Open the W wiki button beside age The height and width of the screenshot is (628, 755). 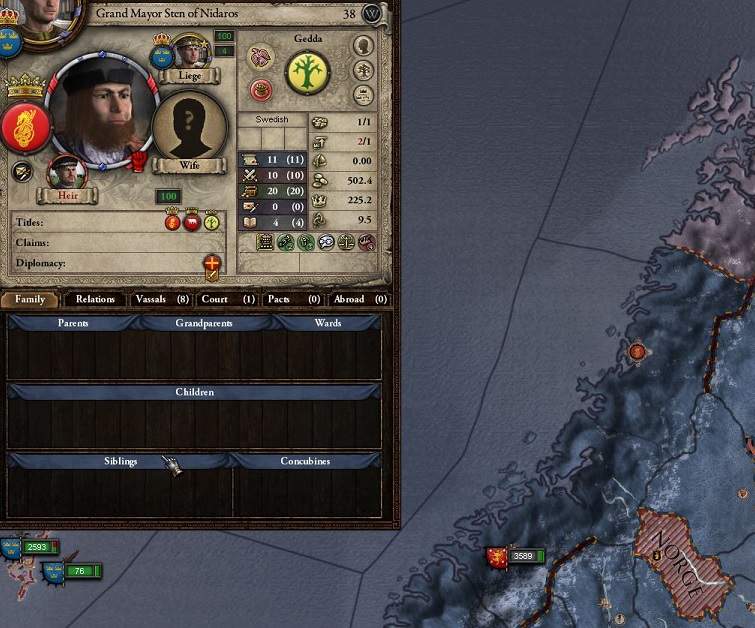click(372, 14)
